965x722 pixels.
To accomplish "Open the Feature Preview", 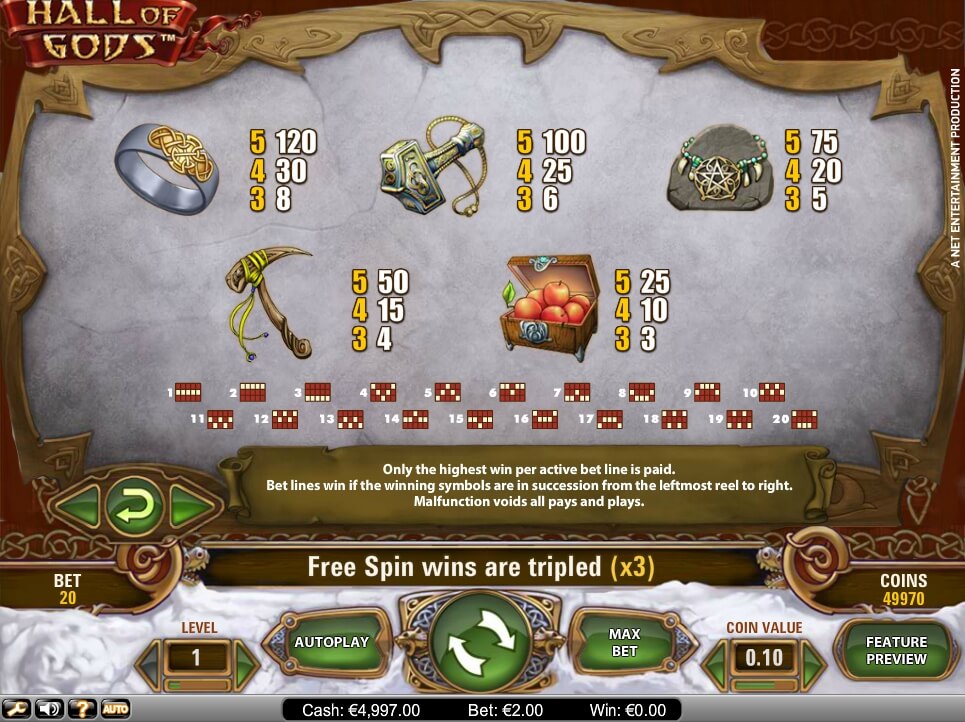I will (896, 650).
